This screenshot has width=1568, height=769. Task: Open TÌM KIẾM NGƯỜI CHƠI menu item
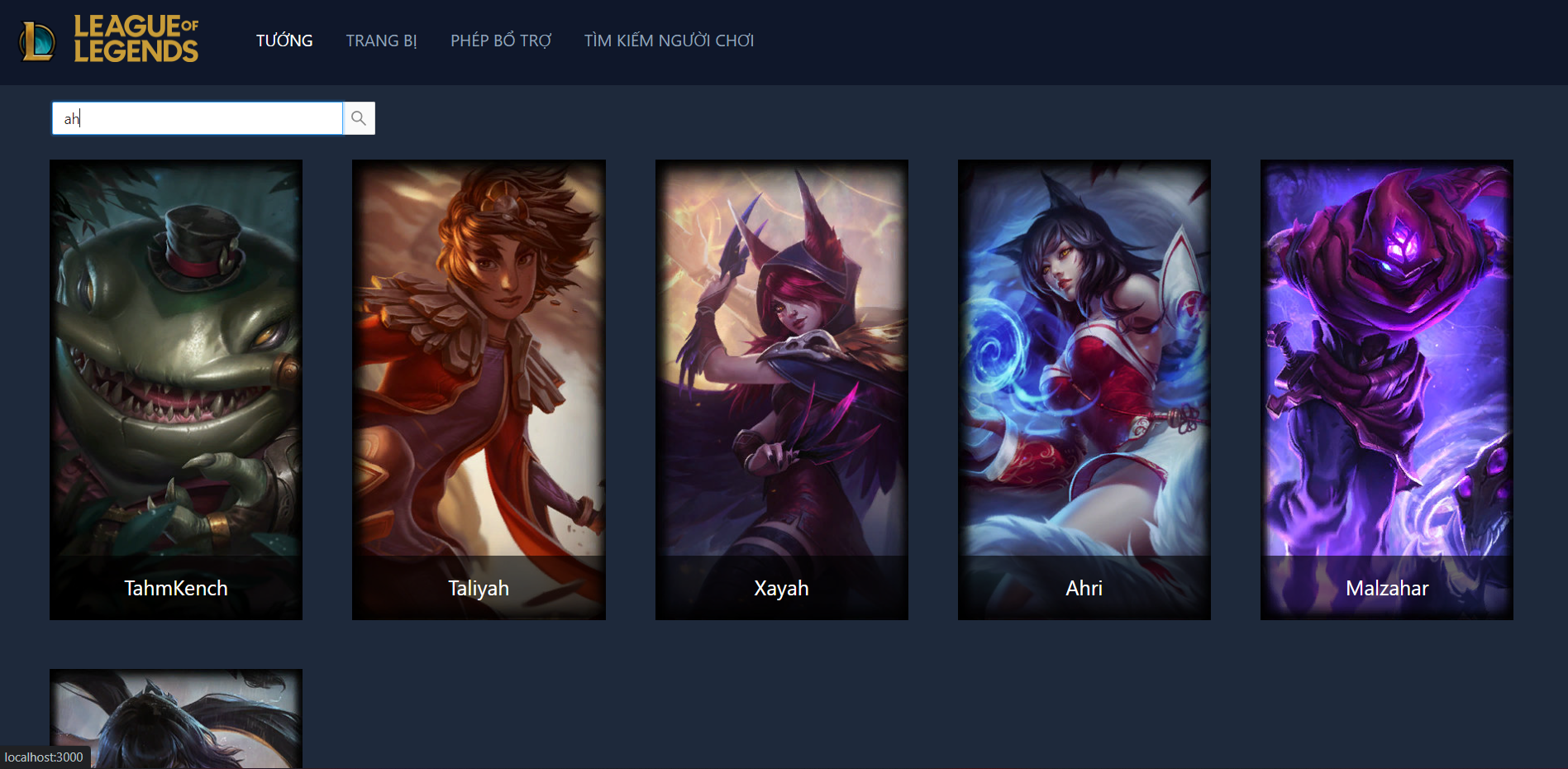click(x=669, y=40)
